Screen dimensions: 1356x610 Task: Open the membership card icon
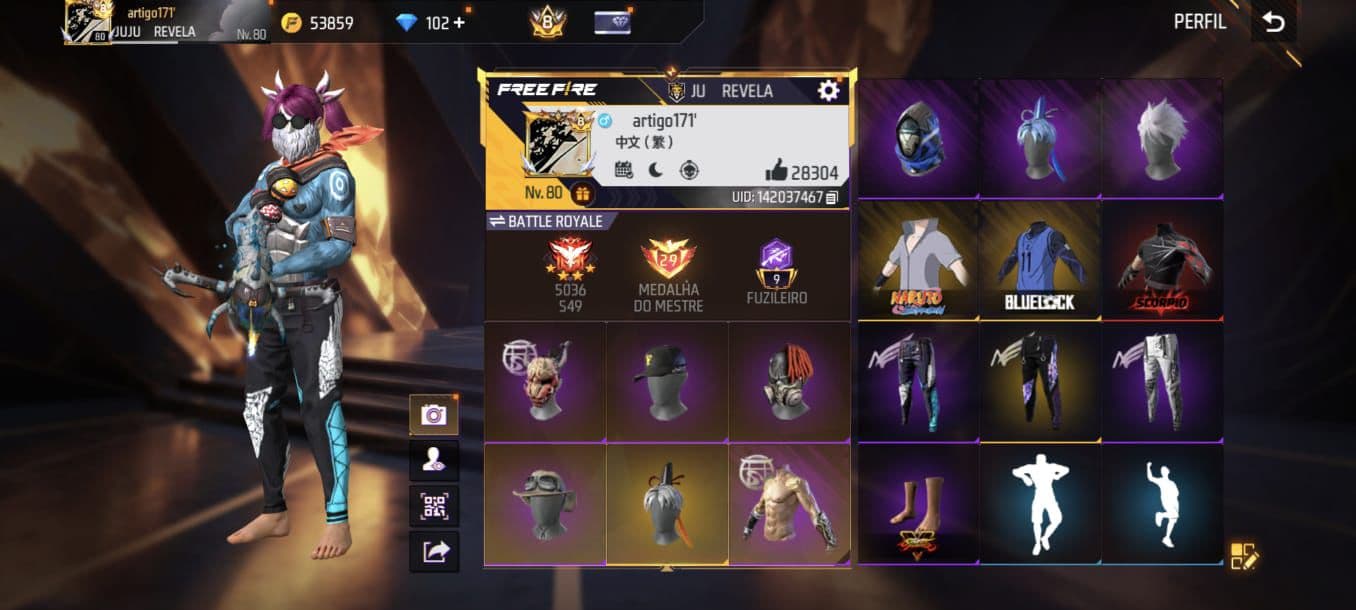[612, 22]
